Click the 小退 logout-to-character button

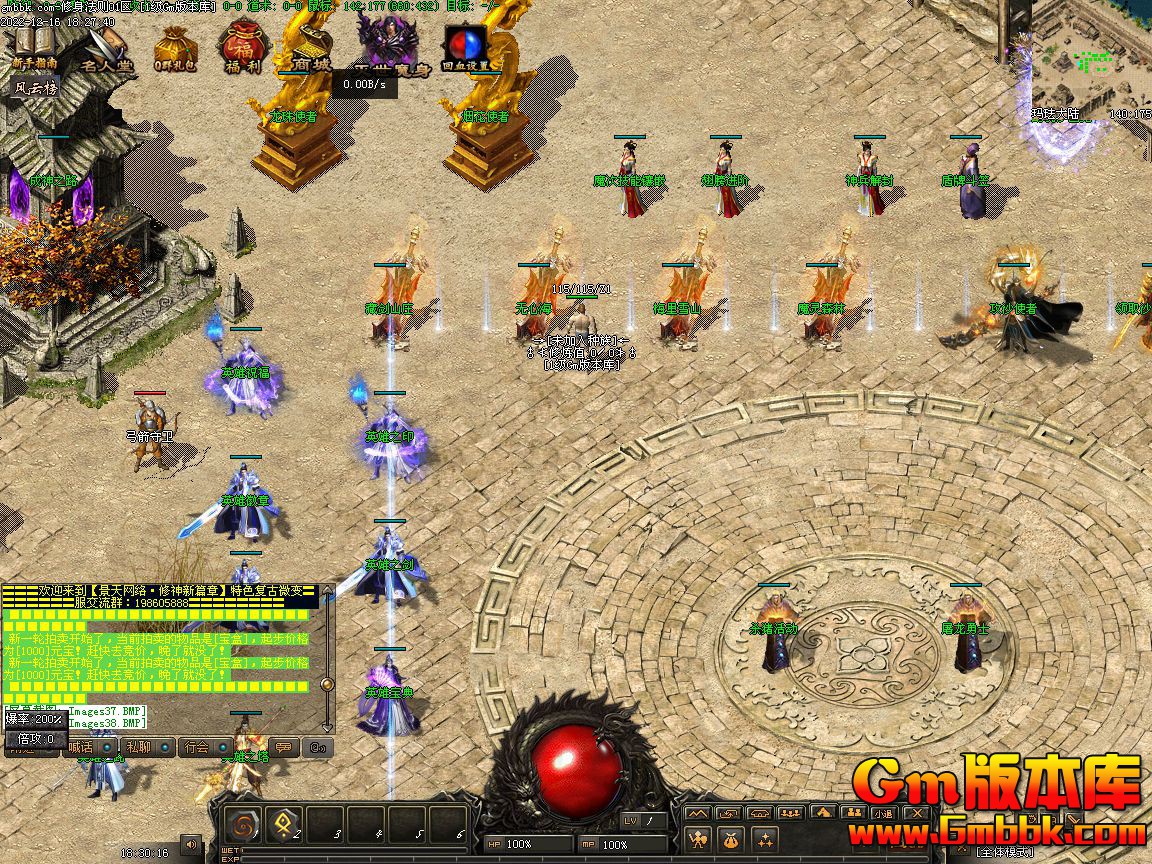point(883,813)
